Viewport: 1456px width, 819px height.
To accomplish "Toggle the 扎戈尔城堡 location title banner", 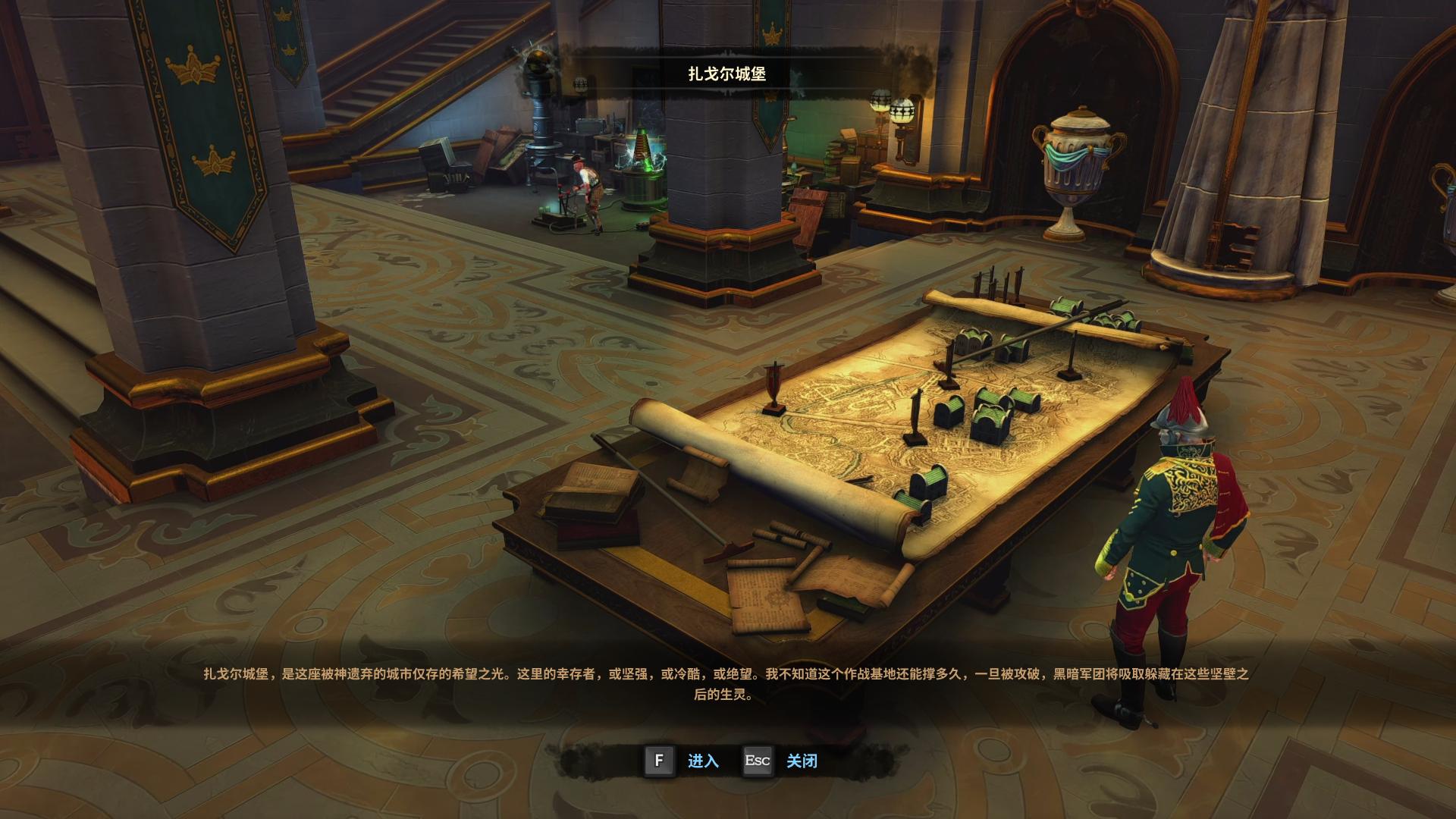I will pos(725,75).
